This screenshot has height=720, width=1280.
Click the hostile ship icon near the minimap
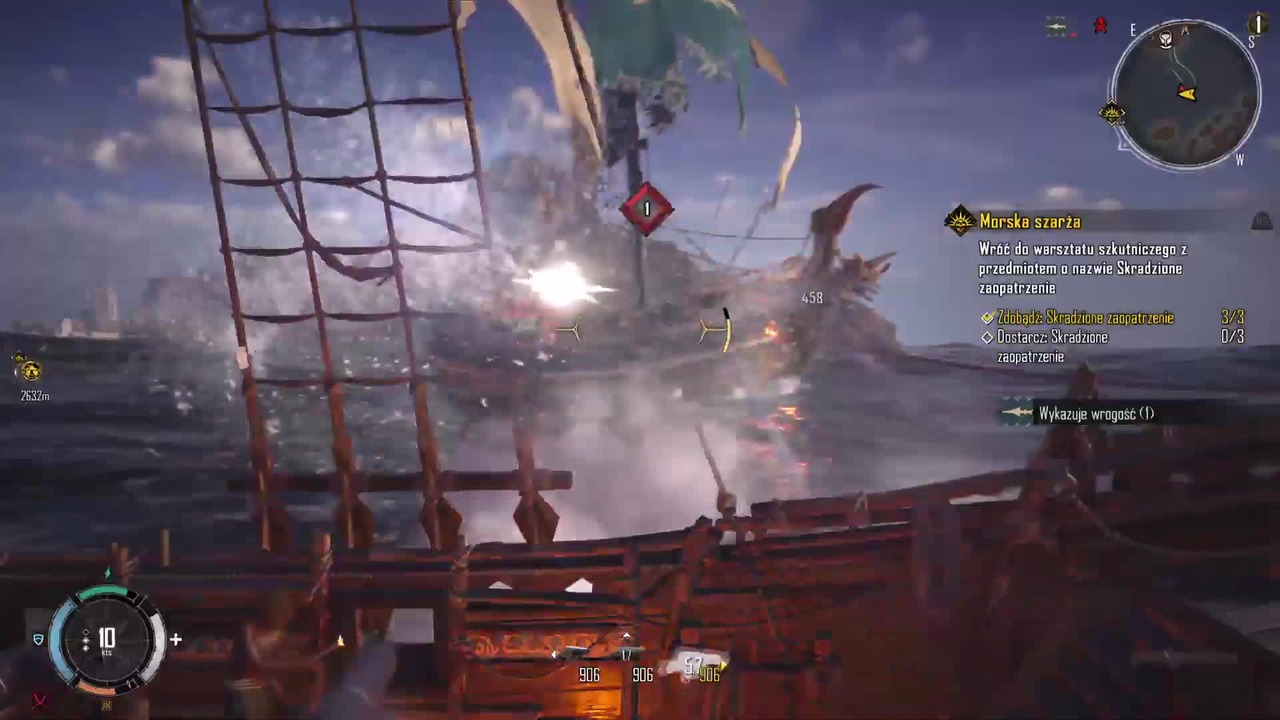click(x=1058, y=27)
